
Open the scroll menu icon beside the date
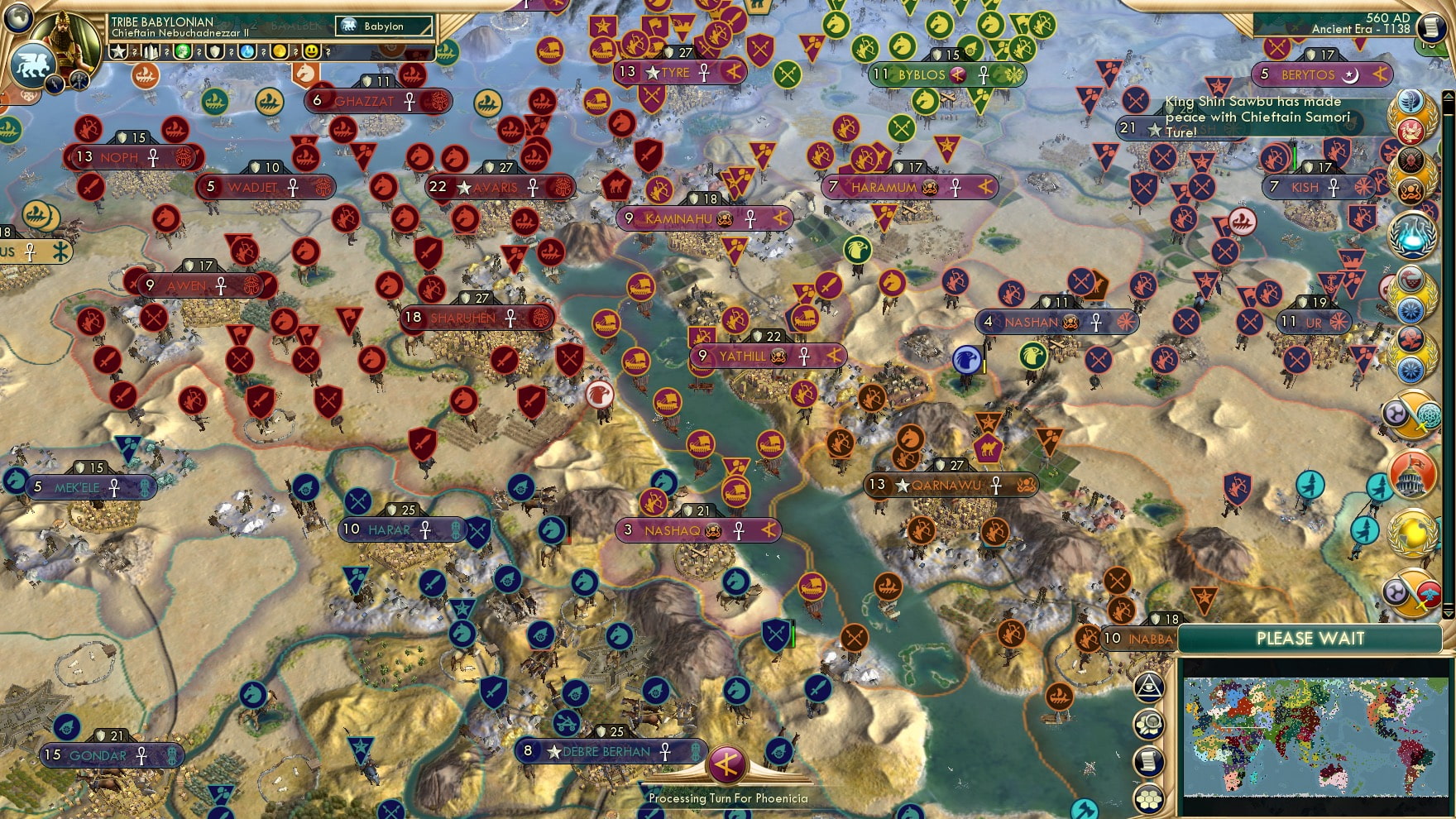1432,27
